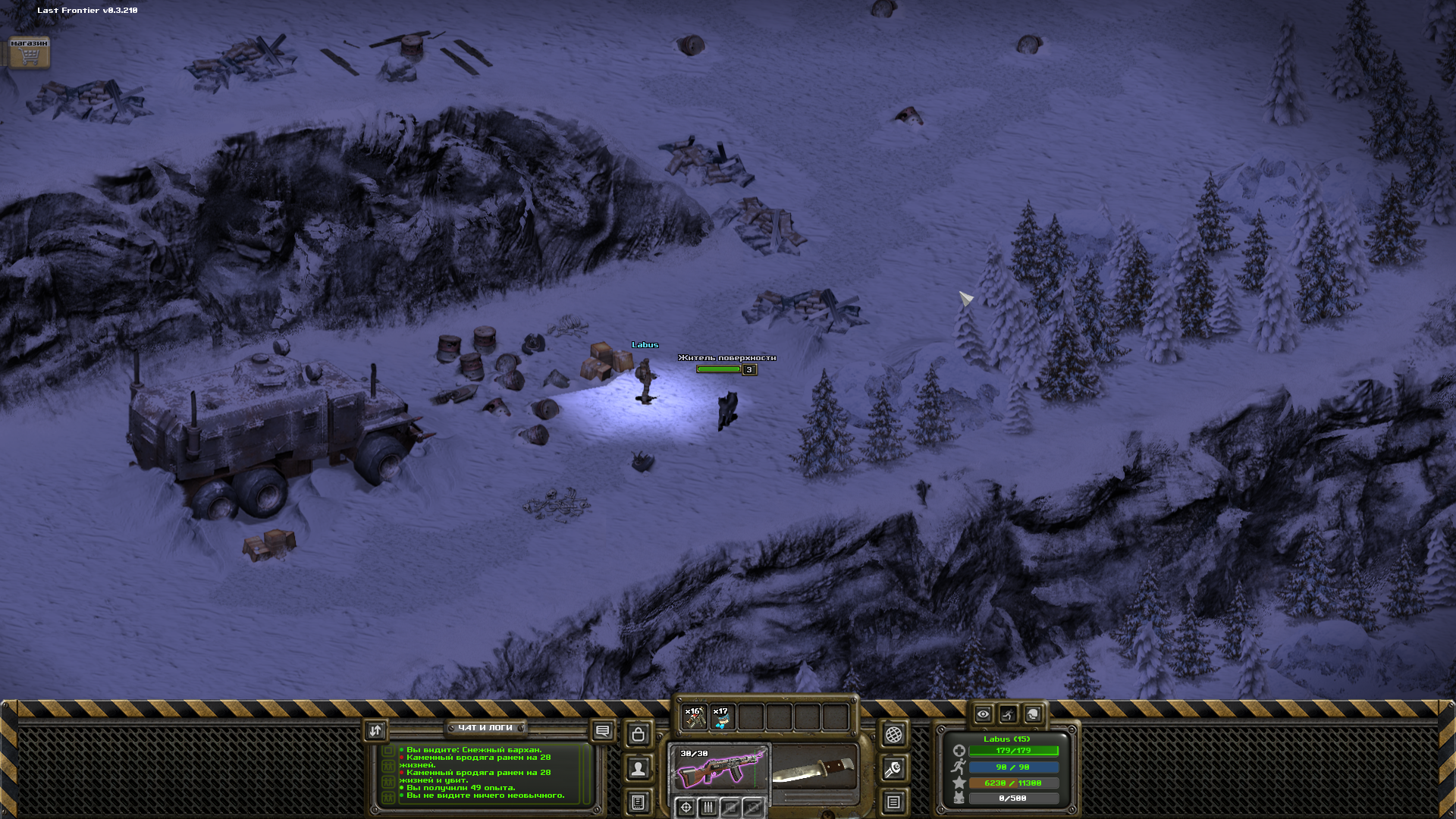Click the chat swap arrows button
The height and width of the screenshot is (819, 1456).
coord(375,730)
